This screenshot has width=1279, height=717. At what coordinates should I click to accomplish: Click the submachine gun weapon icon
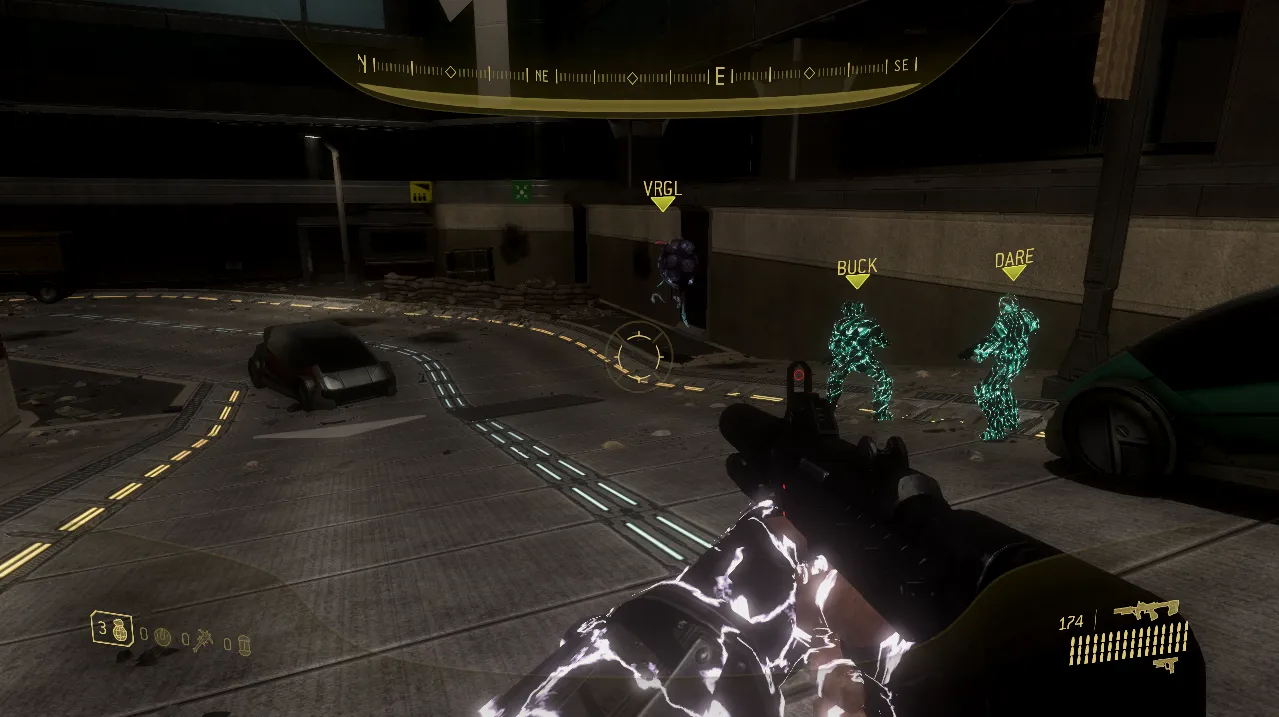click(1146, 608)
